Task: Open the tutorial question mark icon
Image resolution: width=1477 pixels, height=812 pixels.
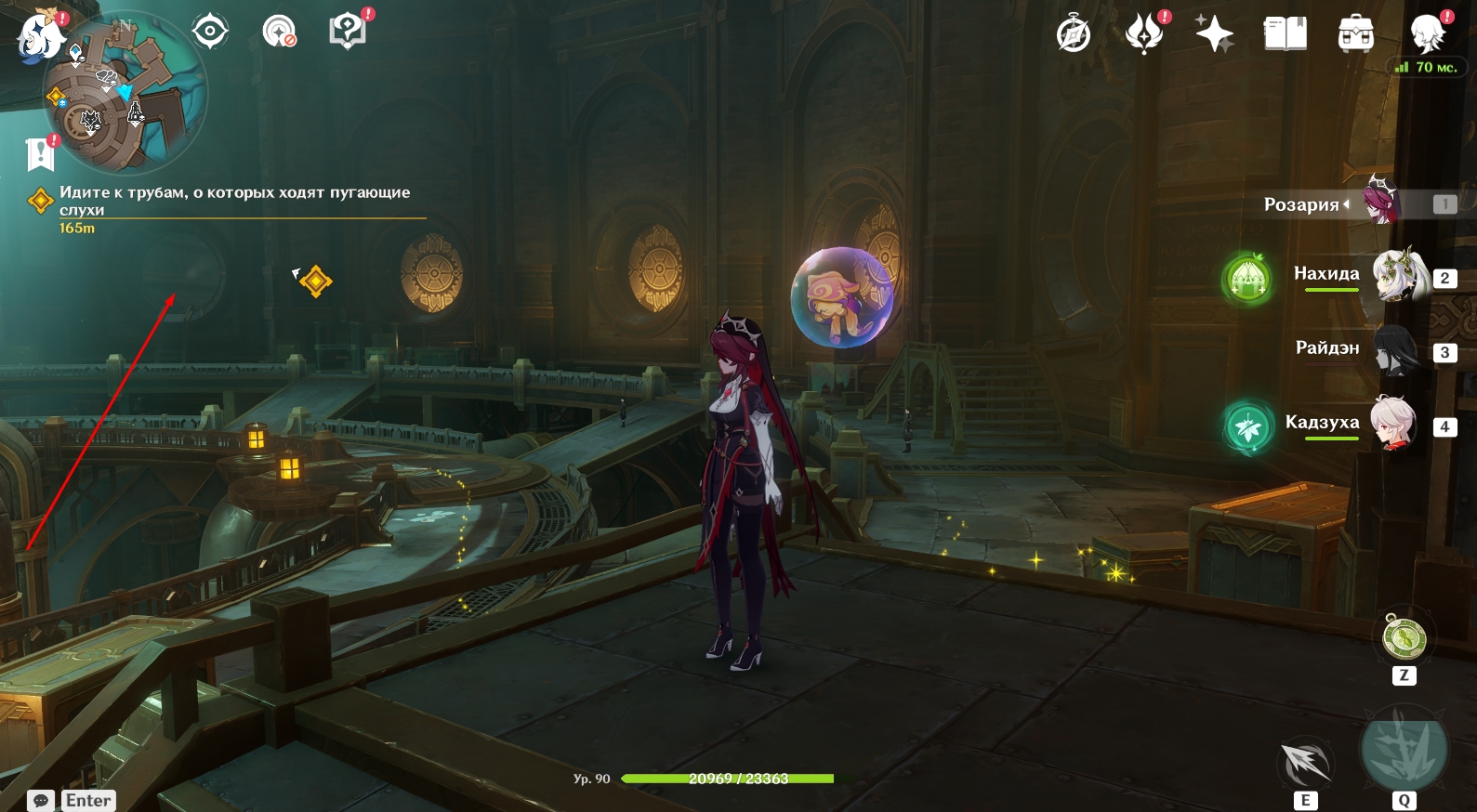Action: [348, 33]
